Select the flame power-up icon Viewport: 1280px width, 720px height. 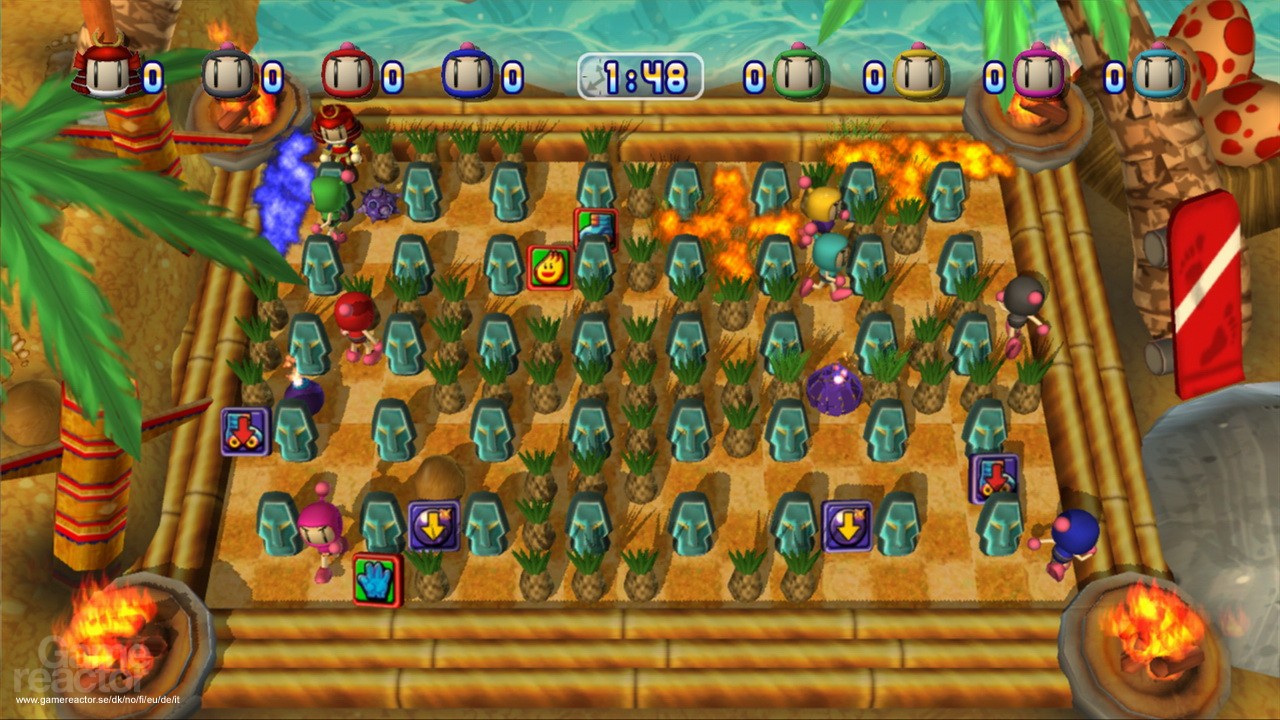click(549, 267)
